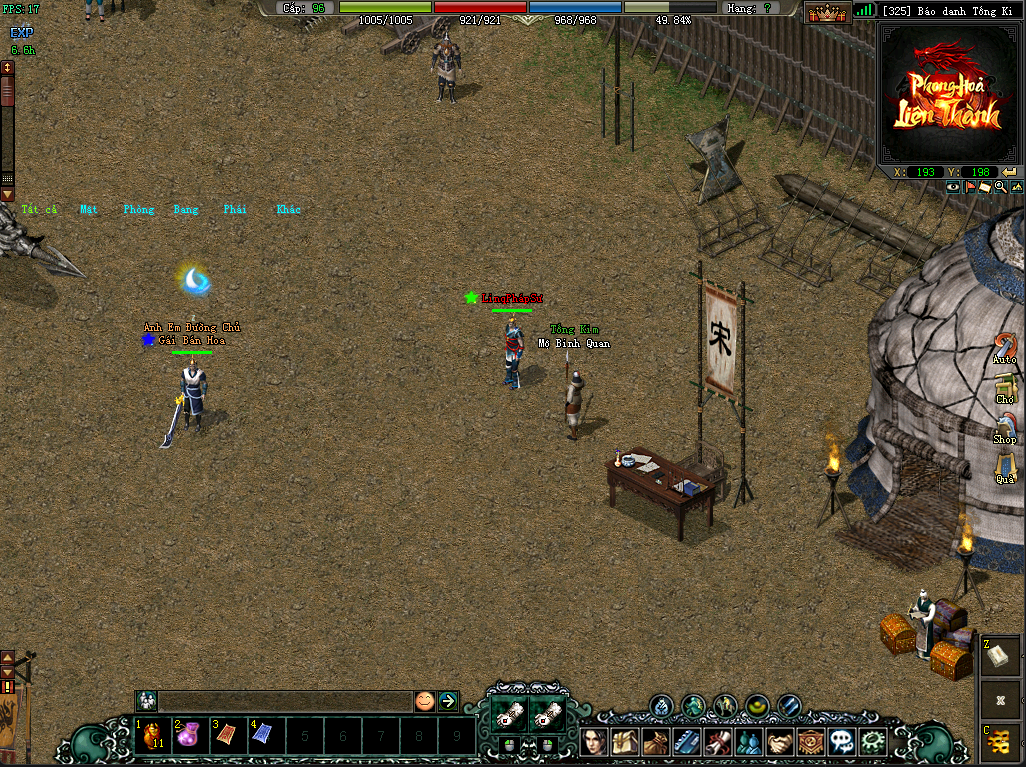
Task: Switch to the Phái chat tab
Action: (235, 210)
